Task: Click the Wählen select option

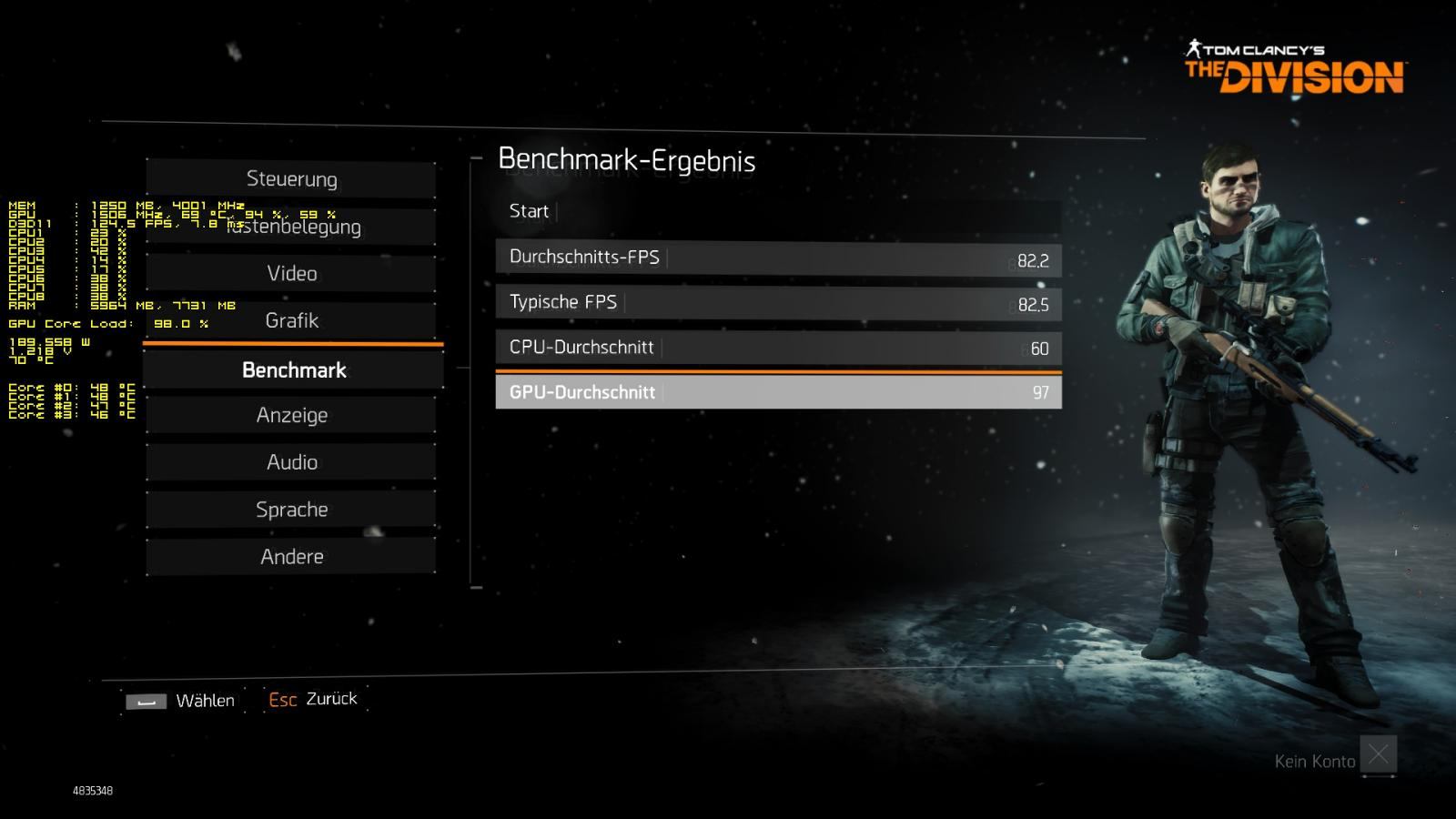Action: click(x=181, y=701)
